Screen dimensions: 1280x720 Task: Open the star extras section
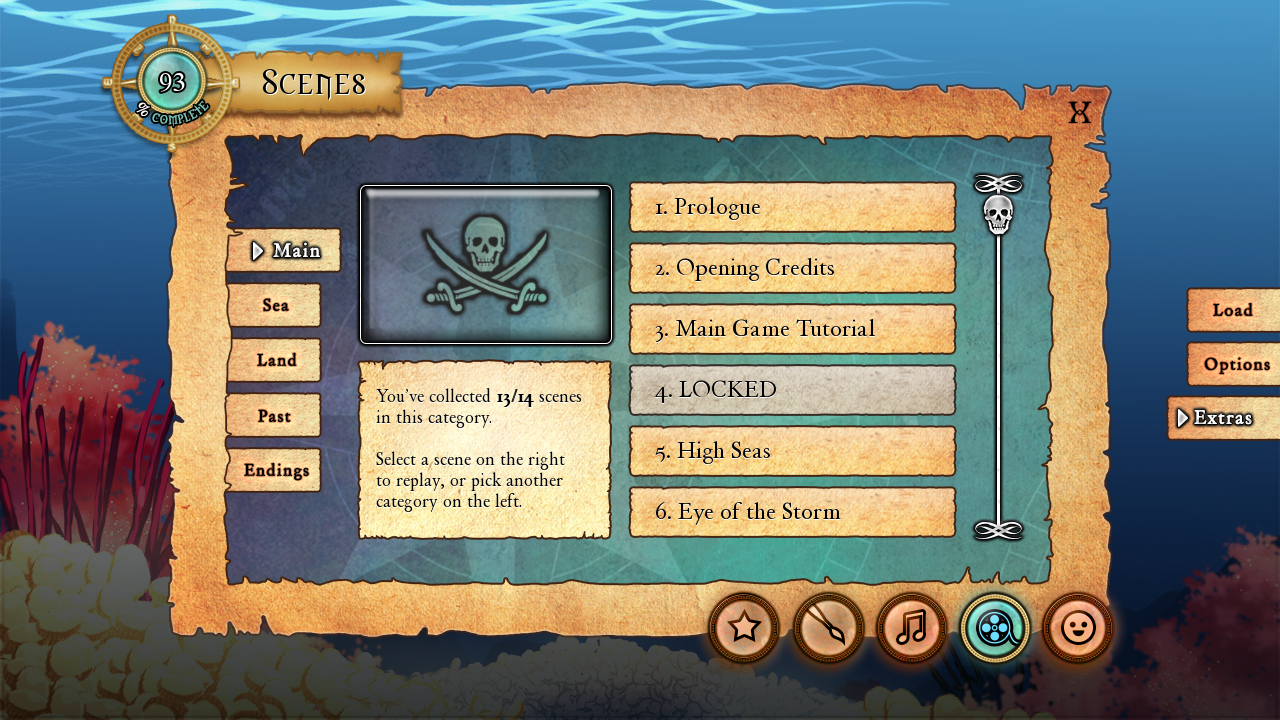[744, 628]
